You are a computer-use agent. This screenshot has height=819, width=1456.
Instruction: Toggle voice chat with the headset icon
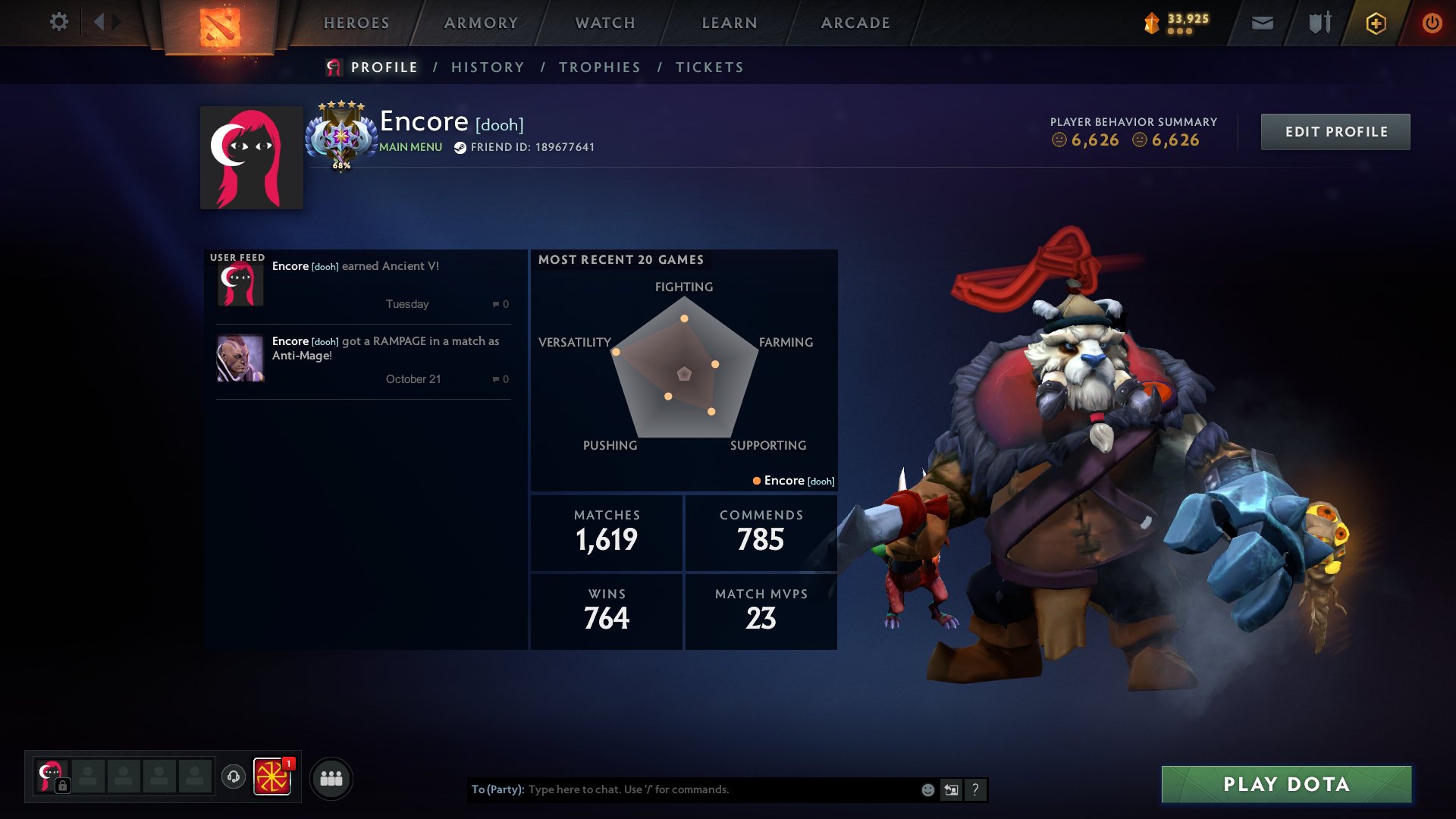(x=233, y=777)
